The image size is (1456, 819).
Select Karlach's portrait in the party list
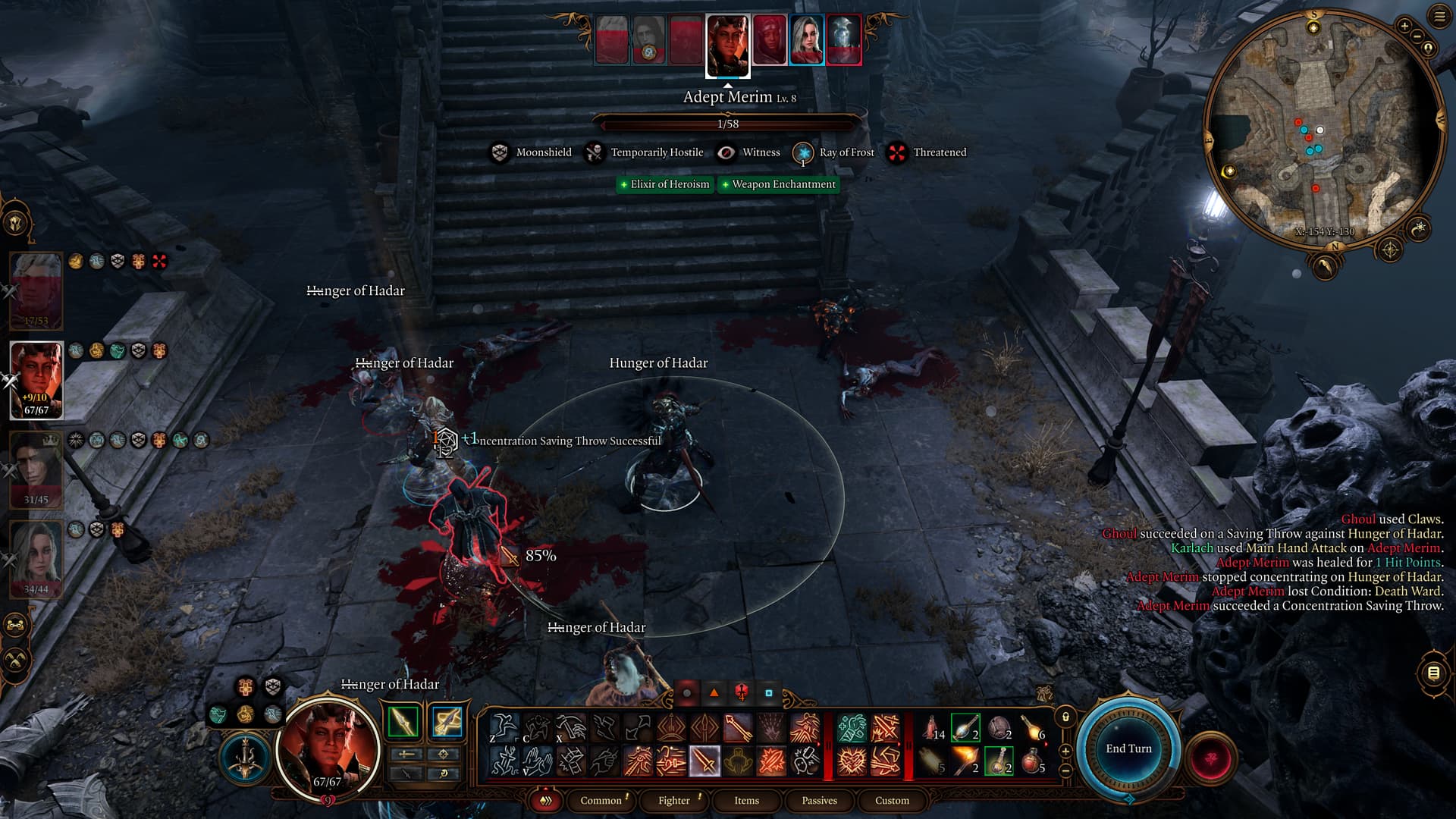coord(36,379)
